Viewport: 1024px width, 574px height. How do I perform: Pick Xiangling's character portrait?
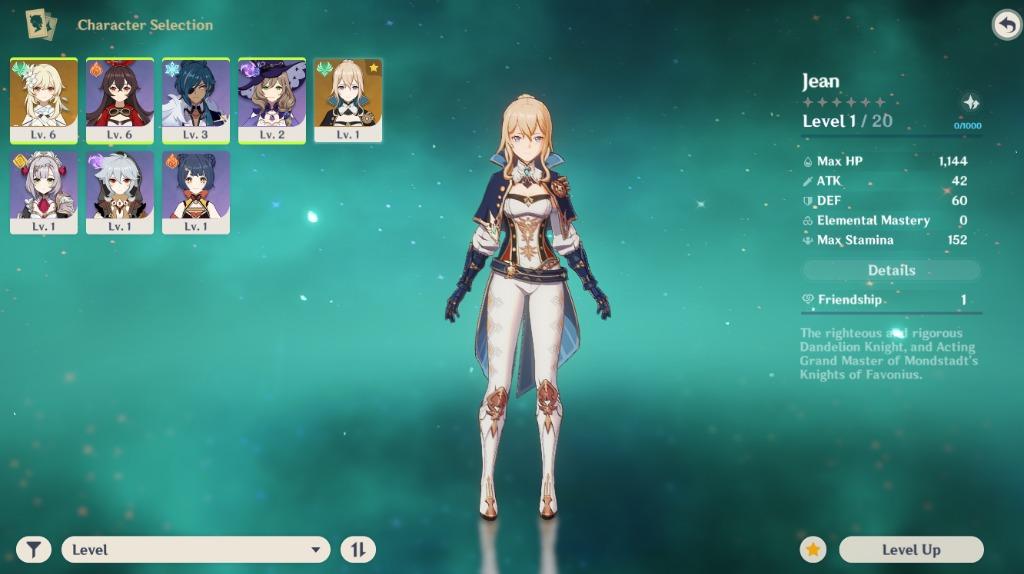[196, 191]
